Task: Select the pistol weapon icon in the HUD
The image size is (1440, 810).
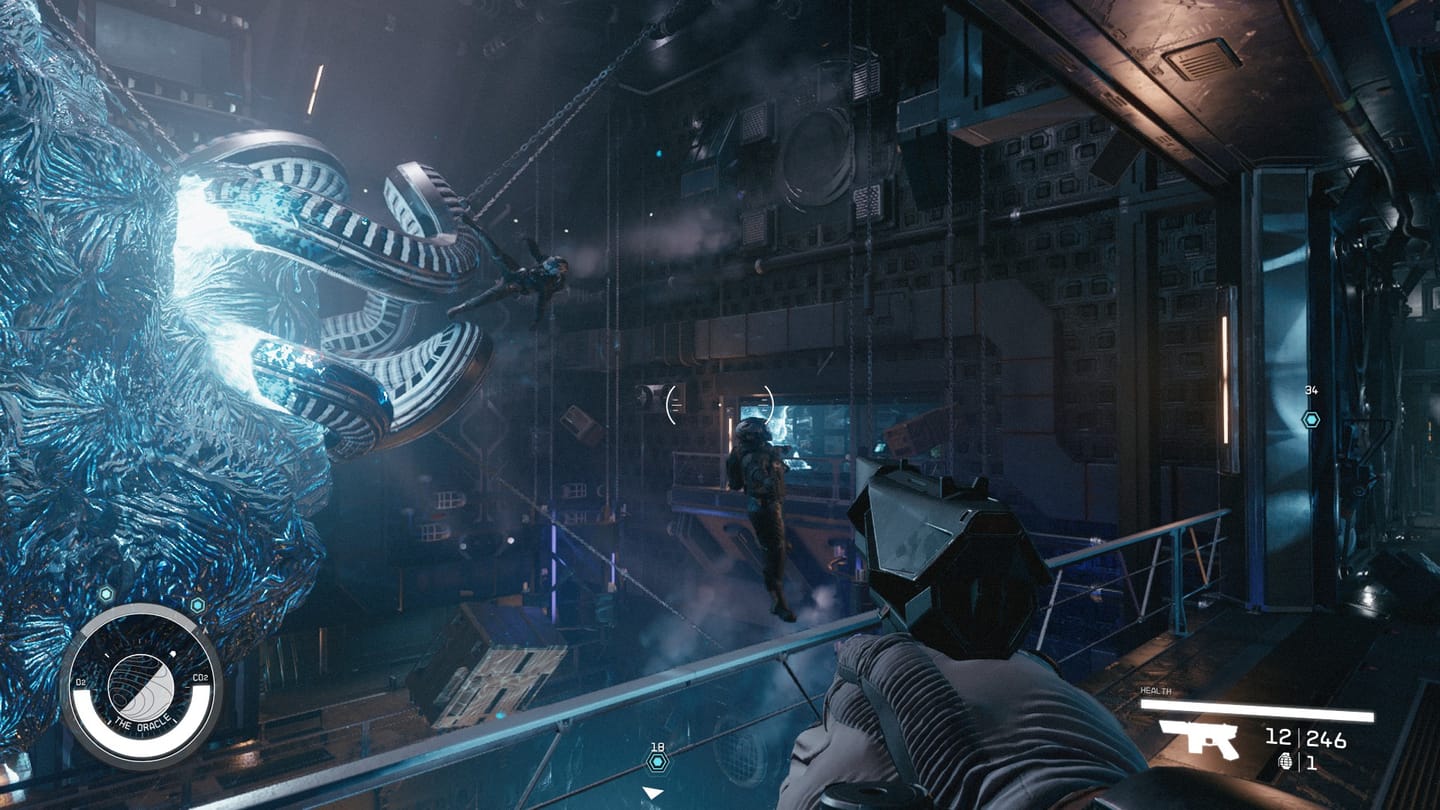Action: (1201, 740)
